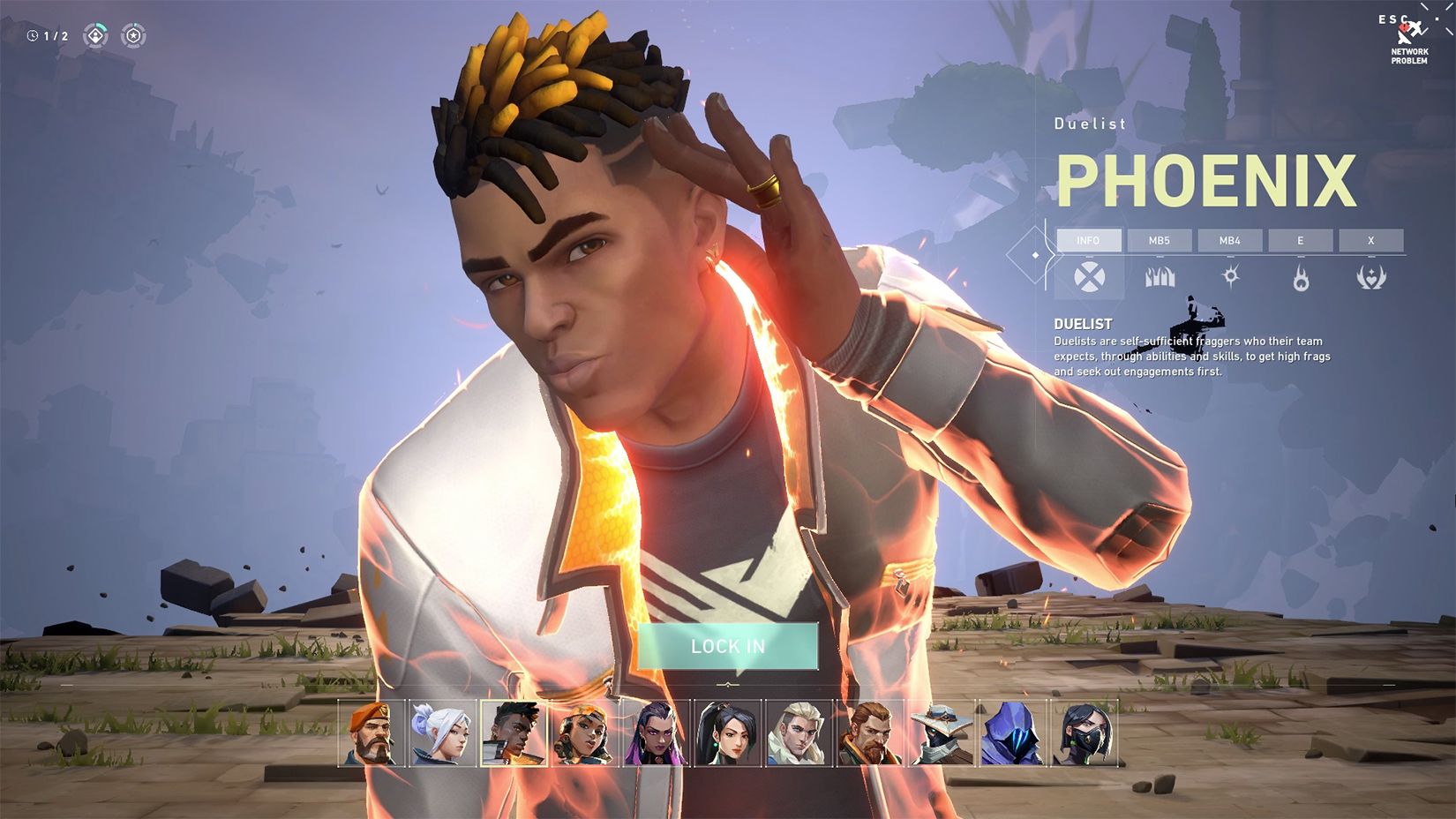Choose the white-haired Jett portrait
This screenshot has height=819, width=1456.
(443, 733)
